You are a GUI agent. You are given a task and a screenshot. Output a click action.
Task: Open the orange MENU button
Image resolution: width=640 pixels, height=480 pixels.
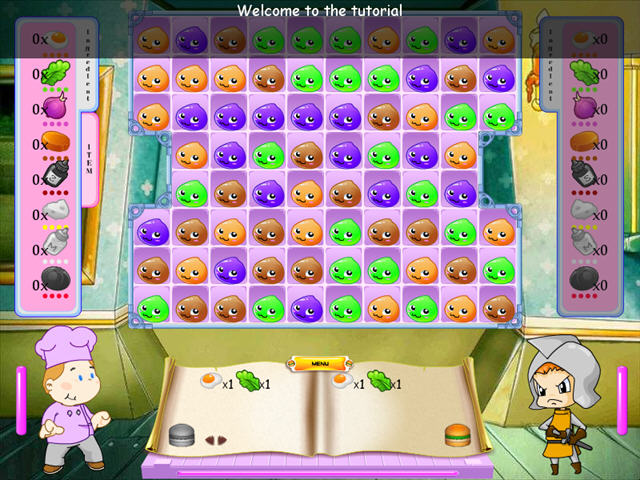coord(320,363)
